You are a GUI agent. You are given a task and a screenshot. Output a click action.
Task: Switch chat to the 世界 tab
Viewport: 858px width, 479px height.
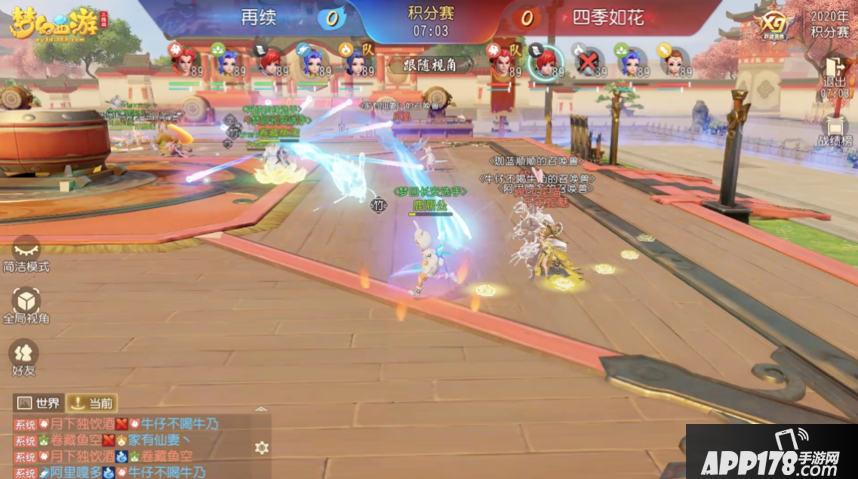(37, 403)
